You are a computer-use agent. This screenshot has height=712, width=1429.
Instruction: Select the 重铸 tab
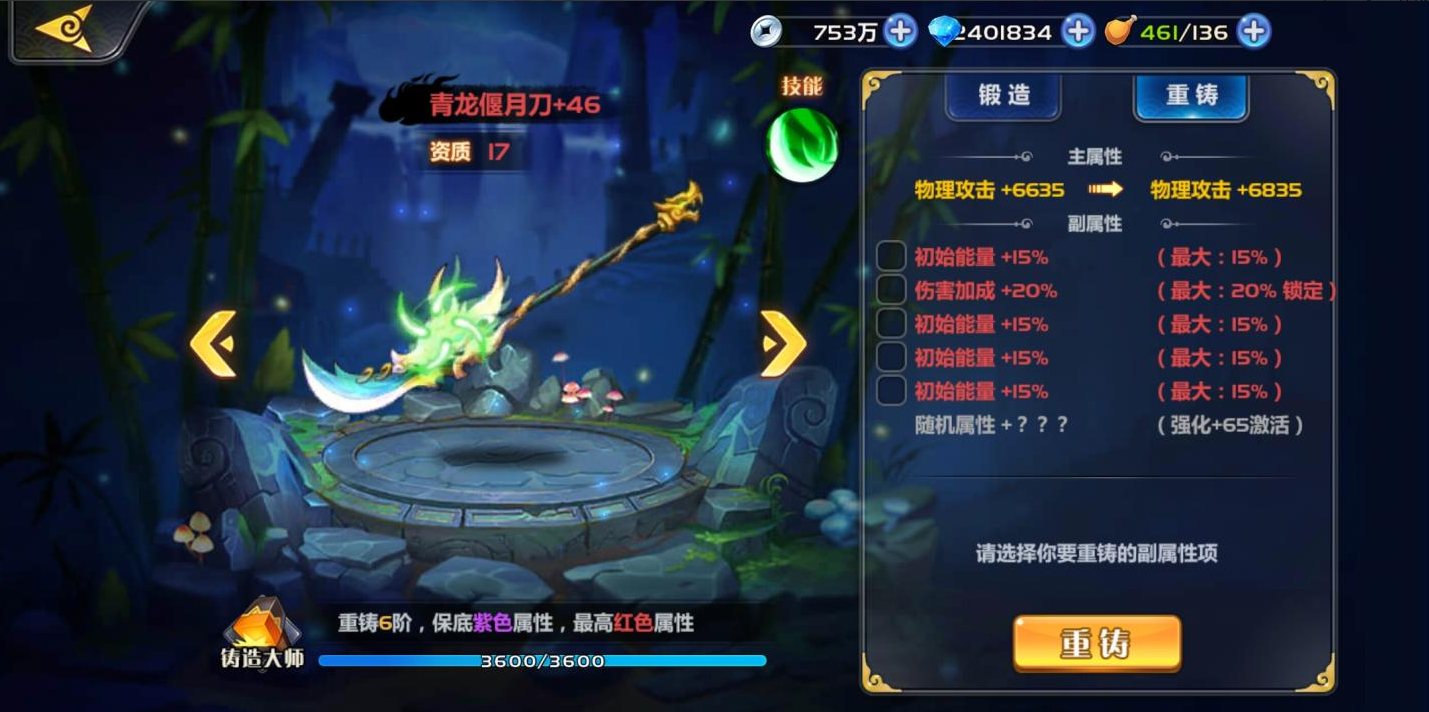[x=1191, y=96]
